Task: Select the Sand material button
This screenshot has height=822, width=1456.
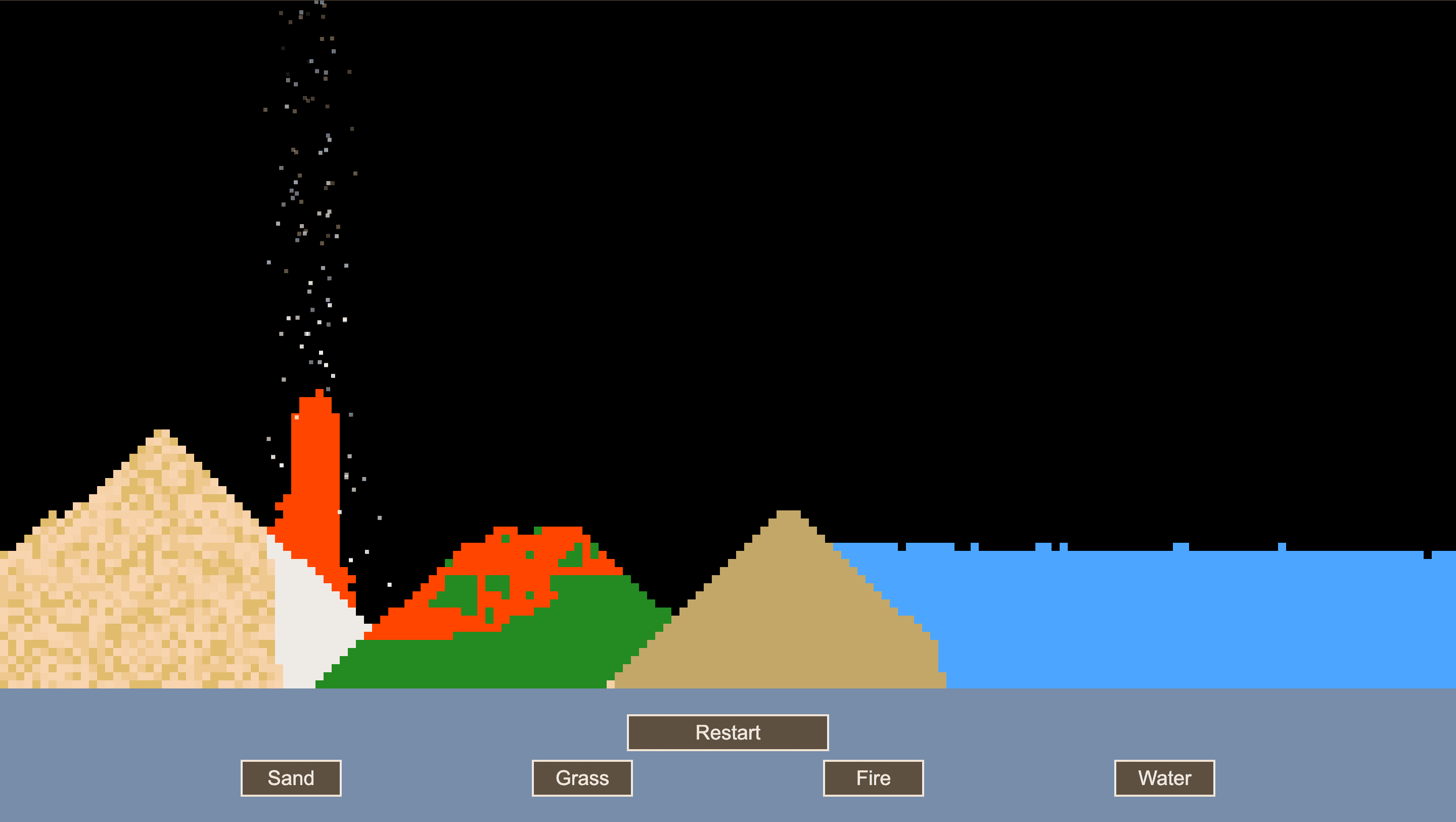Action: 291,778
